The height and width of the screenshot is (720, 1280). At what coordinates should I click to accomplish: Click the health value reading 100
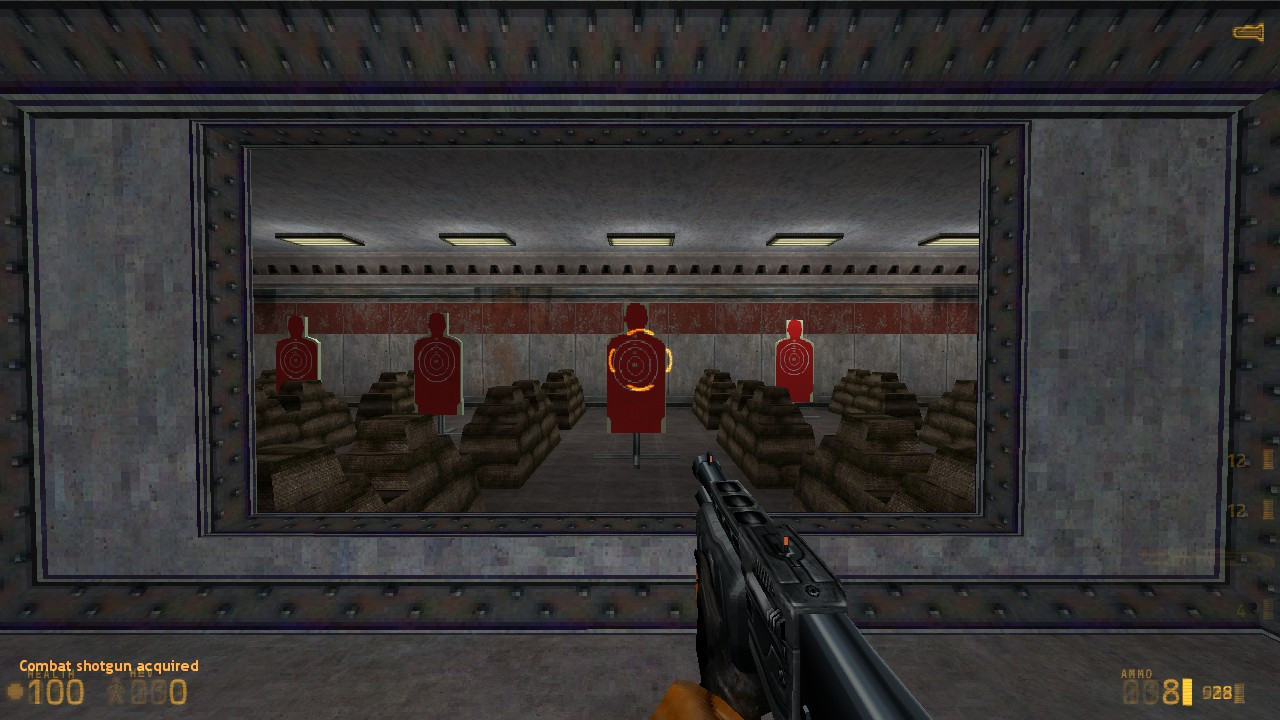coord(57,691)
